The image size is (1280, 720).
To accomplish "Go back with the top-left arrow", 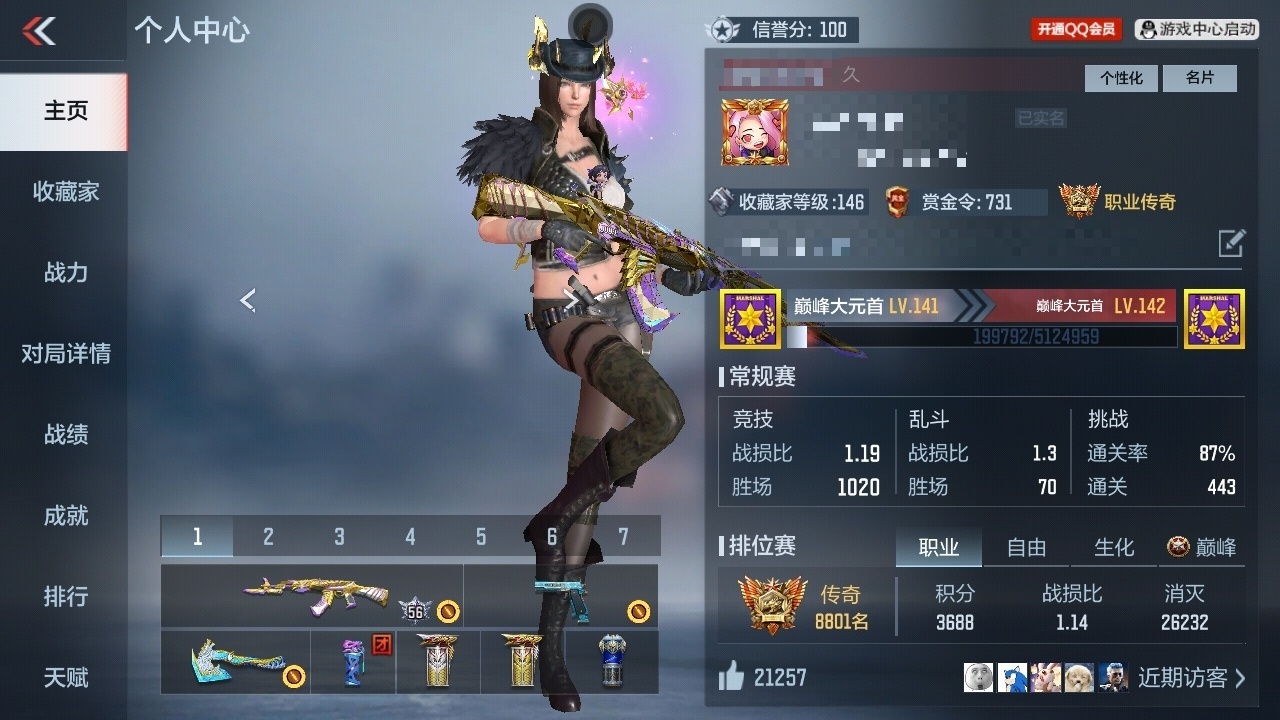I will [x=40, y=31].
